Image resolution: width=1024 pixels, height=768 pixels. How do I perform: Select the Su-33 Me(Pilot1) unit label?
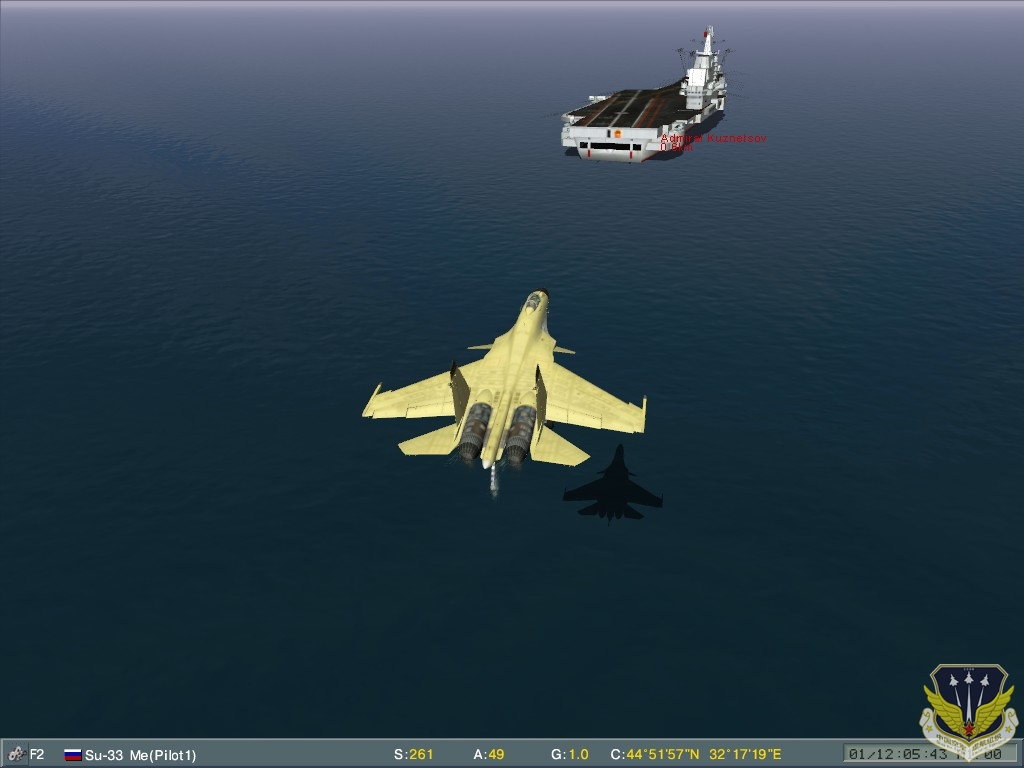click(x=140, y=754)
